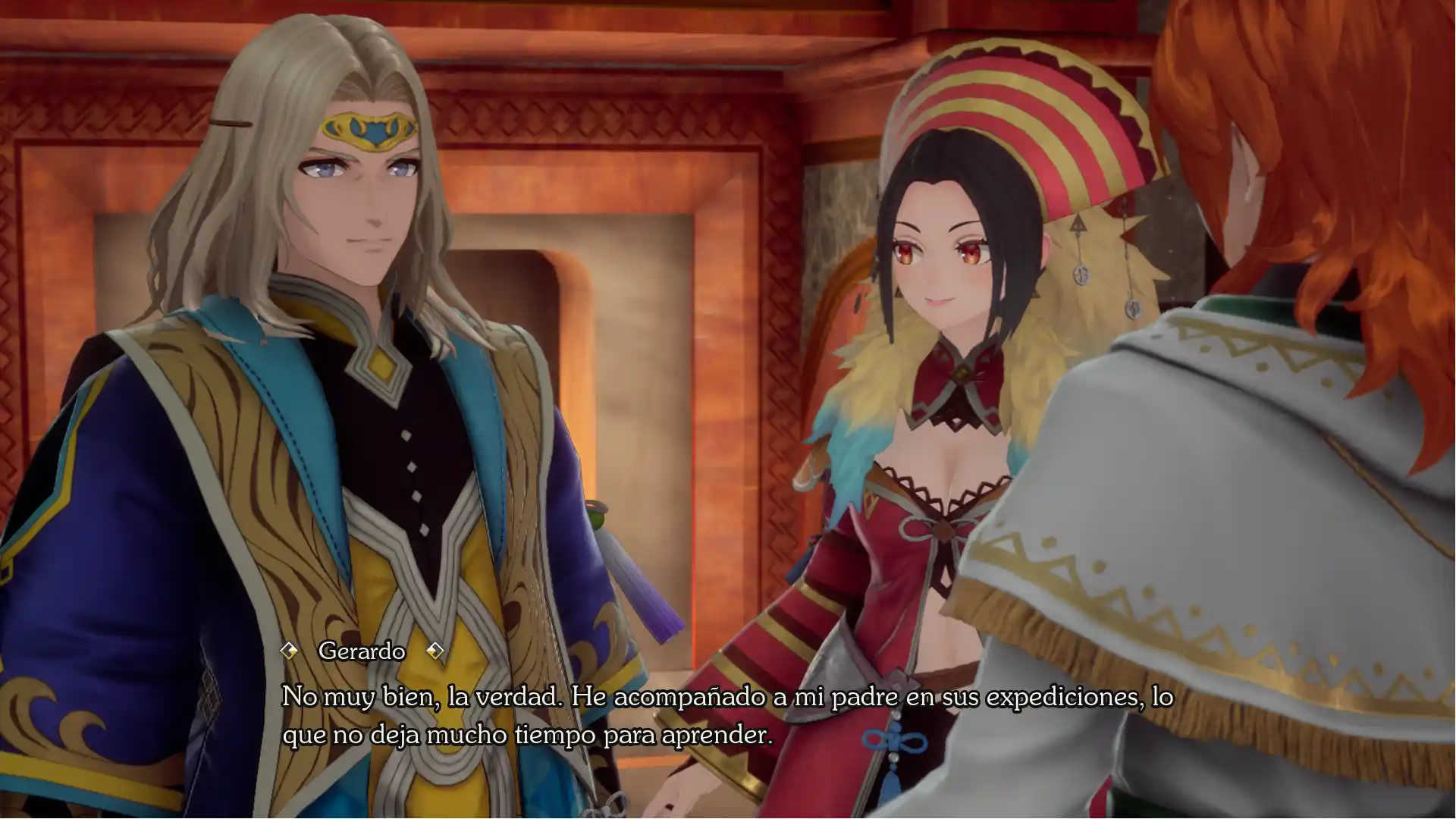This screenshot has width=1456, height=819.
Task: Click the diamond icon left of Gerardo's name
Action: coord(290,651)
